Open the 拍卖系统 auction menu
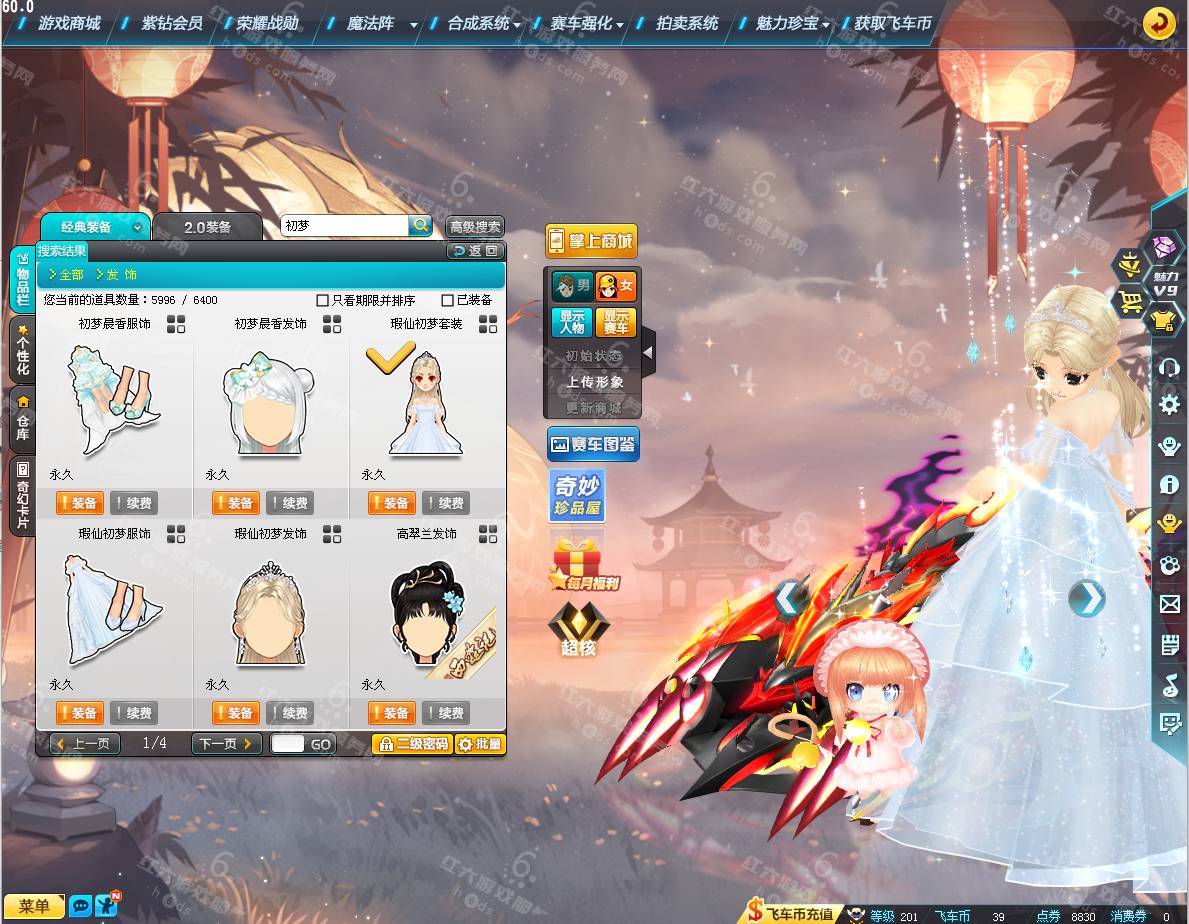Image resolution: width=1189 pixels, height=924 pixels. [687, 23]
